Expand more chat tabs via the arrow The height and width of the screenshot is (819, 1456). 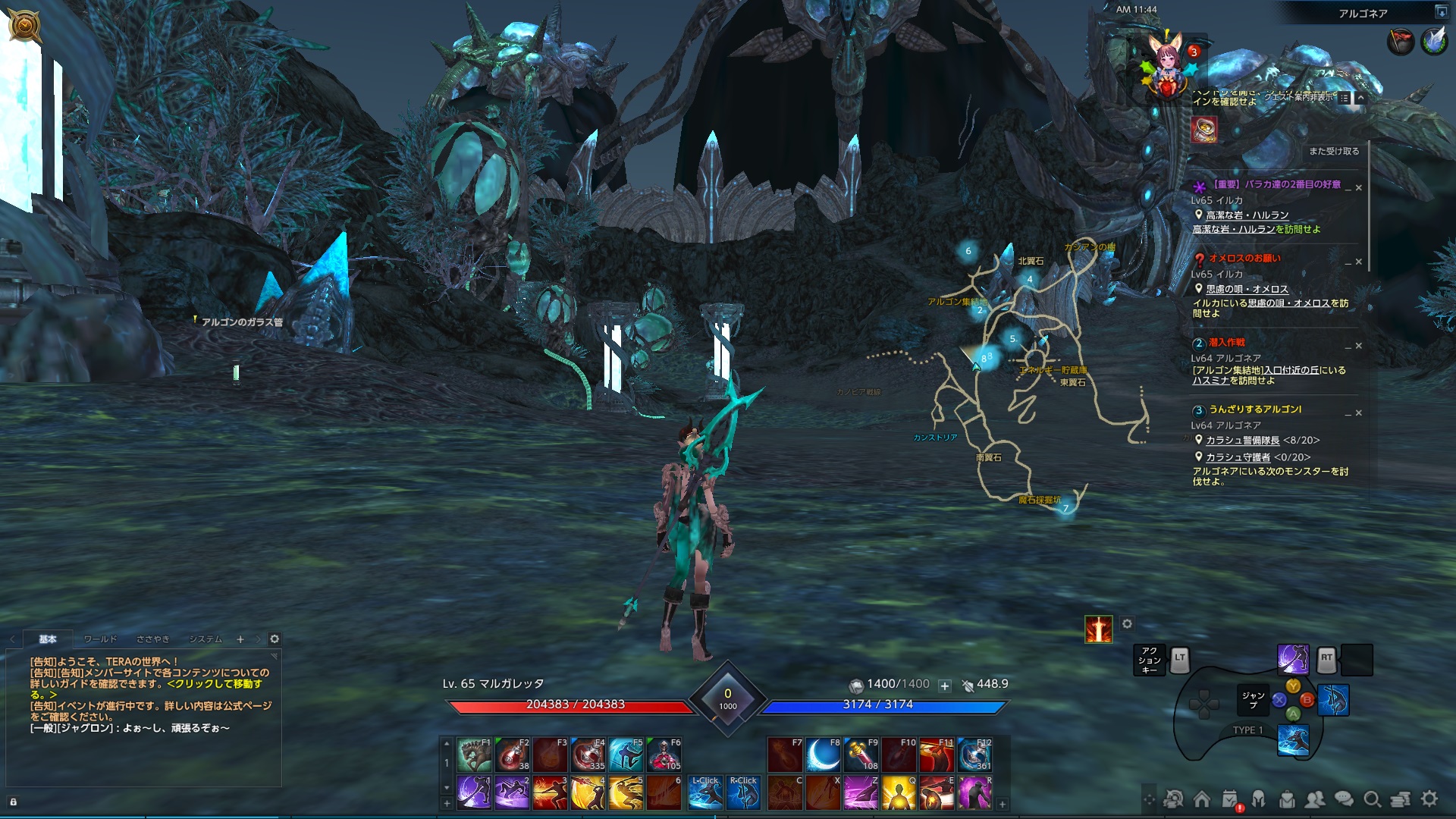coord(258,639)
